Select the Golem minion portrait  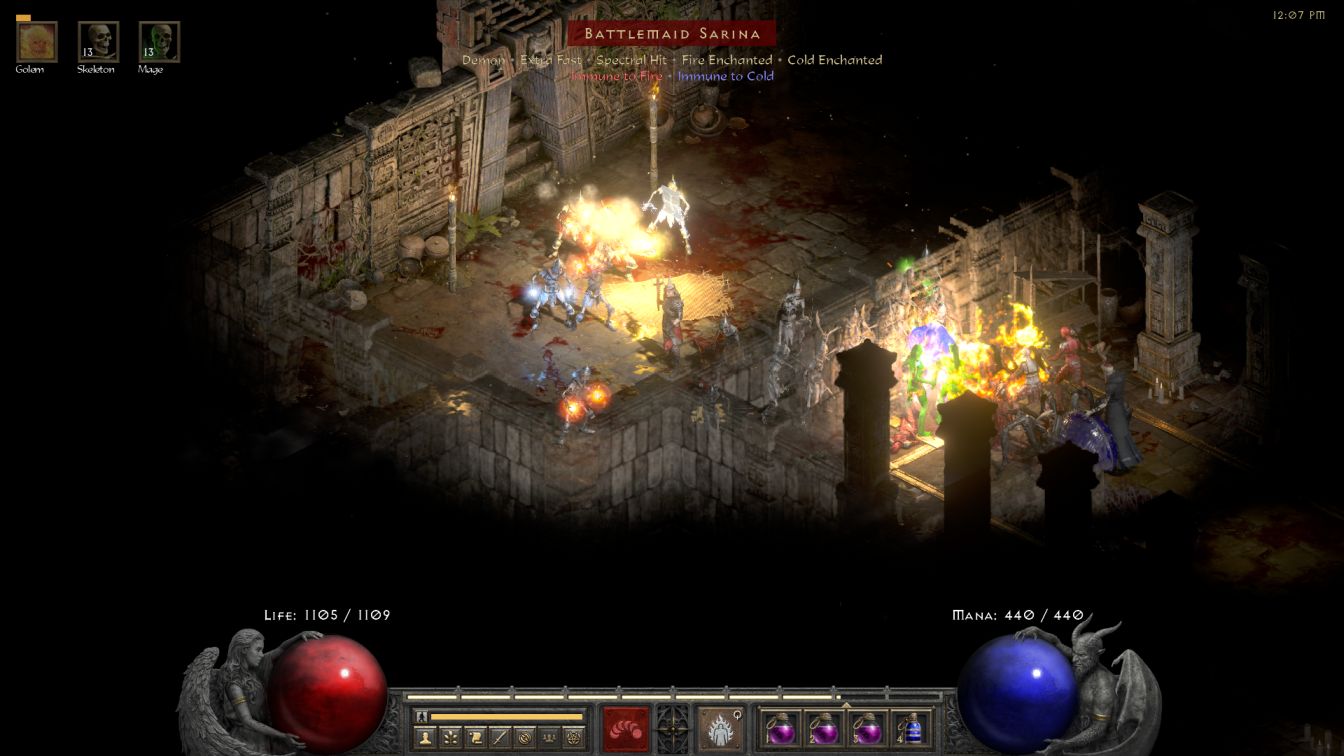(37, 42)
